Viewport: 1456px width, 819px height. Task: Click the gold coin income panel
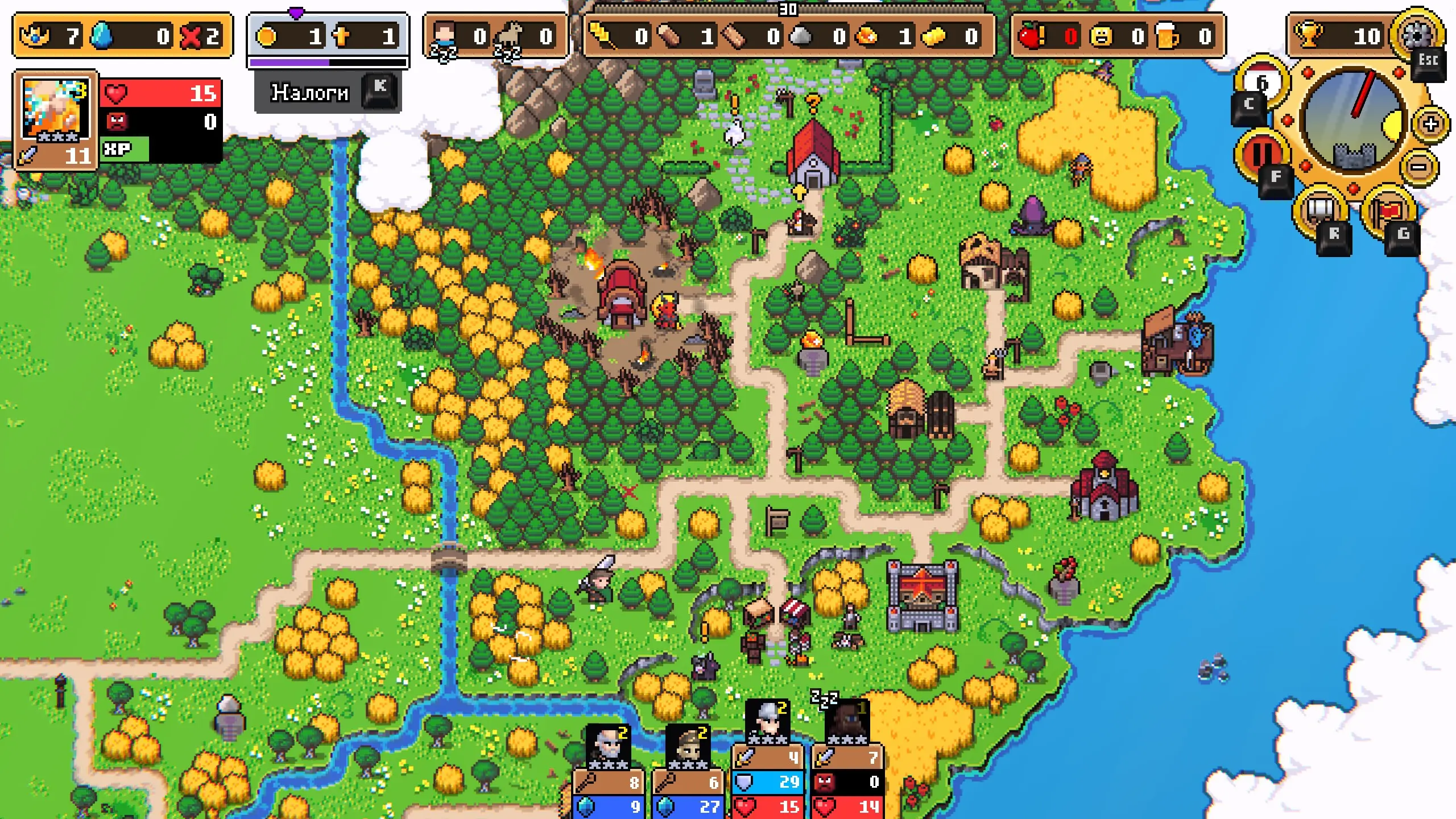328,36
